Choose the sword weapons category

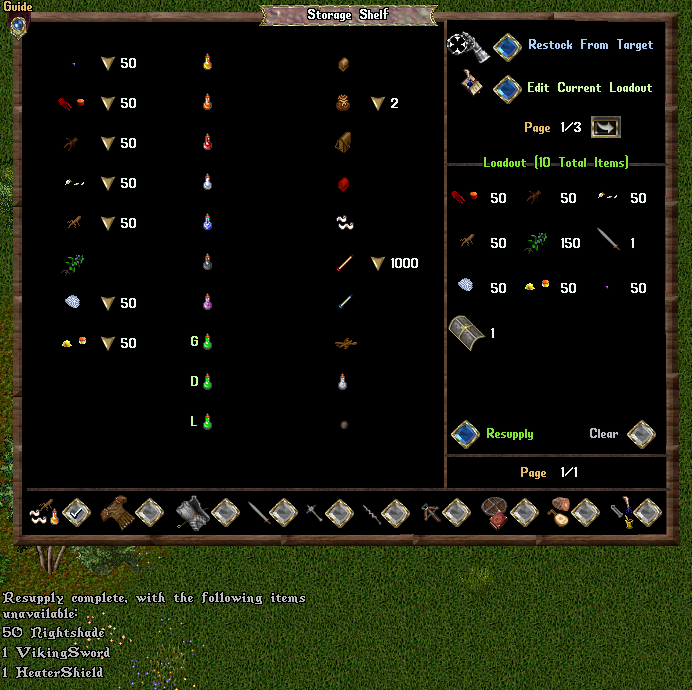(284, 513)
